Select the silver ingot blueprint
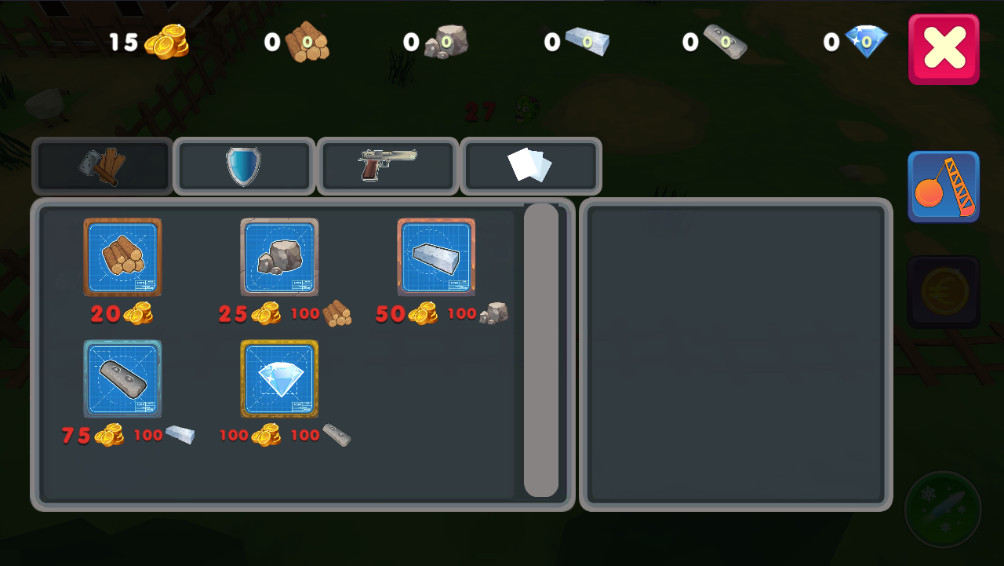 point(436,257)
